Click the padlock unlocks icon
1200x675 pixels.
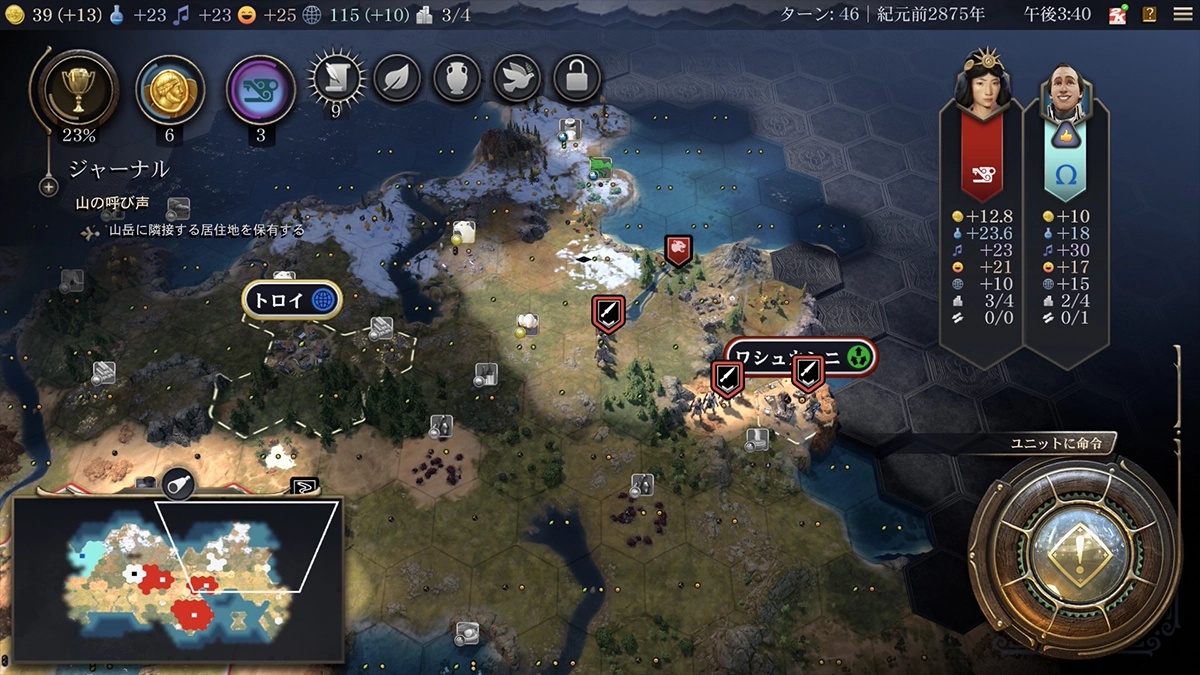tap(577, 79)
